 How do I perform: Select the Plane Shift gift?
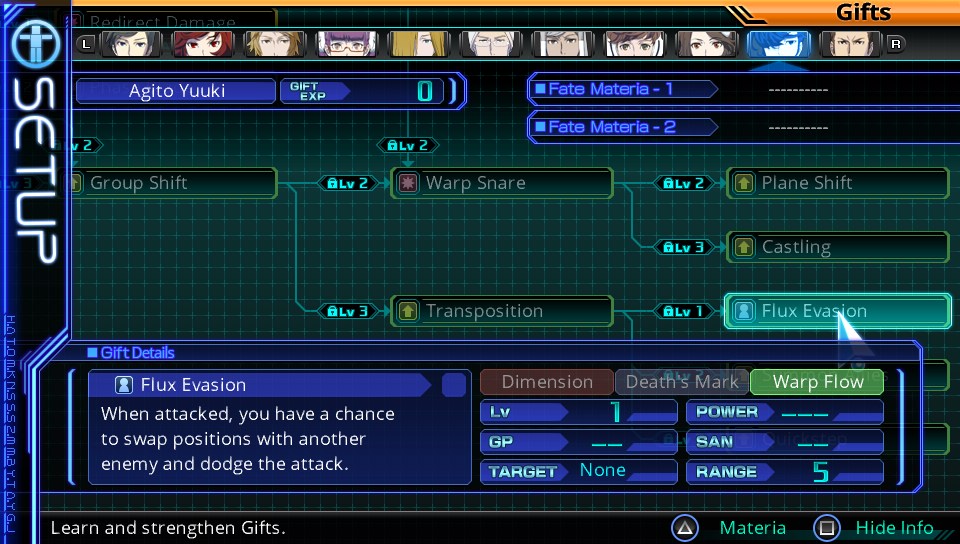838,183
